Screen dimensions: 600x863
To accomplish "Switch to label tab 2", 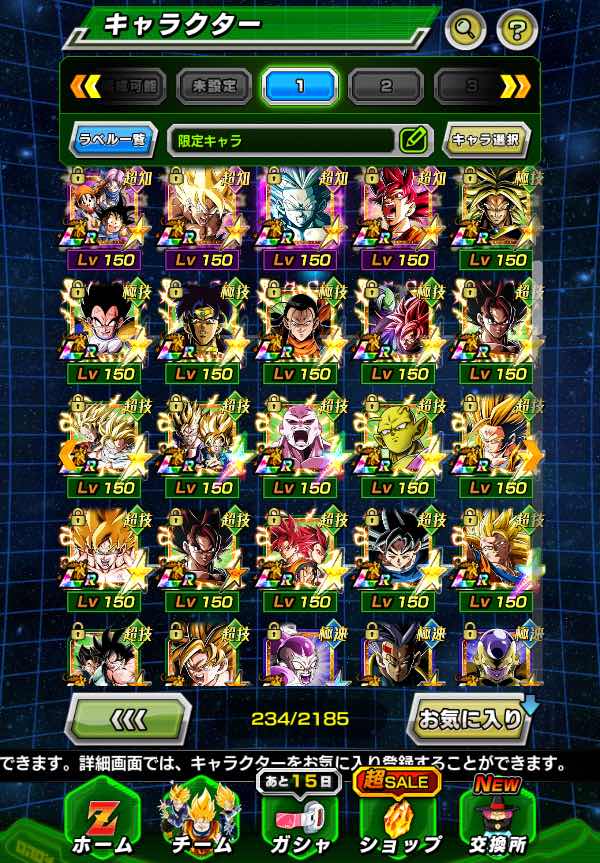I will (x=386, y=87).
